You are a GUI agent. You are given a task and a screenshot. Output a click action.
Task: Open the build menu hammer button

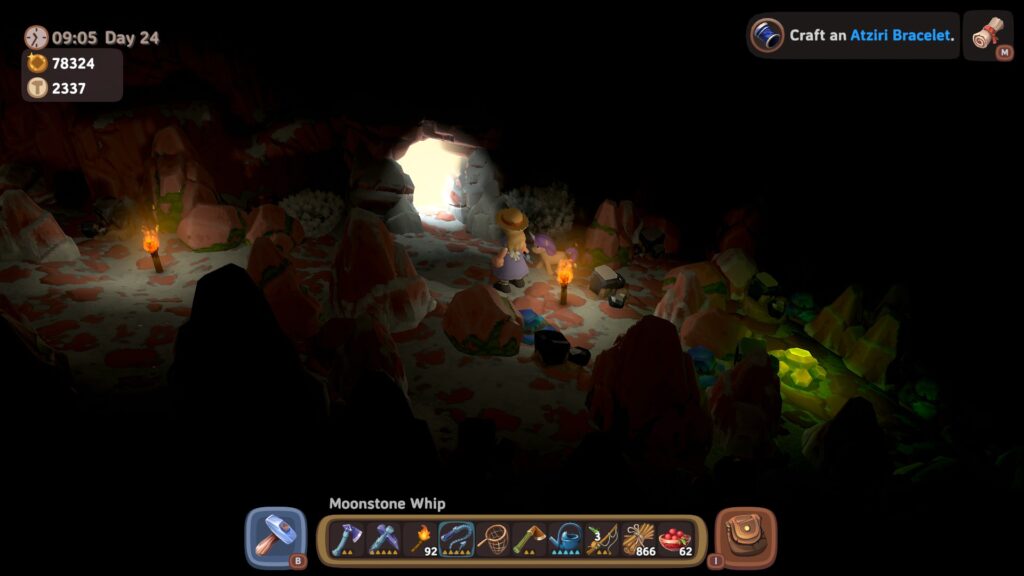tap(275, 537)
